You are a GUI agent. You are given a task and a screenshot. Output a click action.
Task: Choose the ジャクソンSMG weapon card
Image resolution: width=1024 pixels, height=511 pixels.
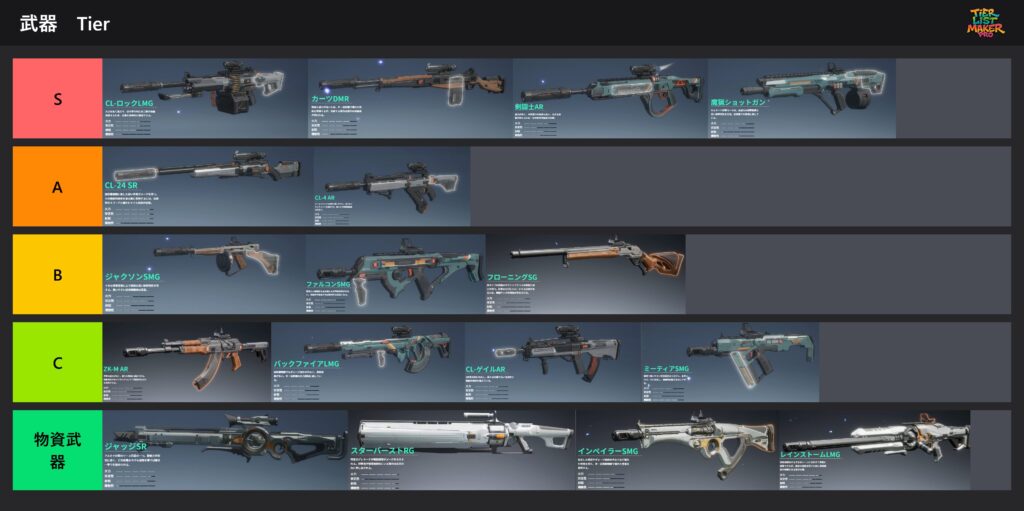click(204, 274)
